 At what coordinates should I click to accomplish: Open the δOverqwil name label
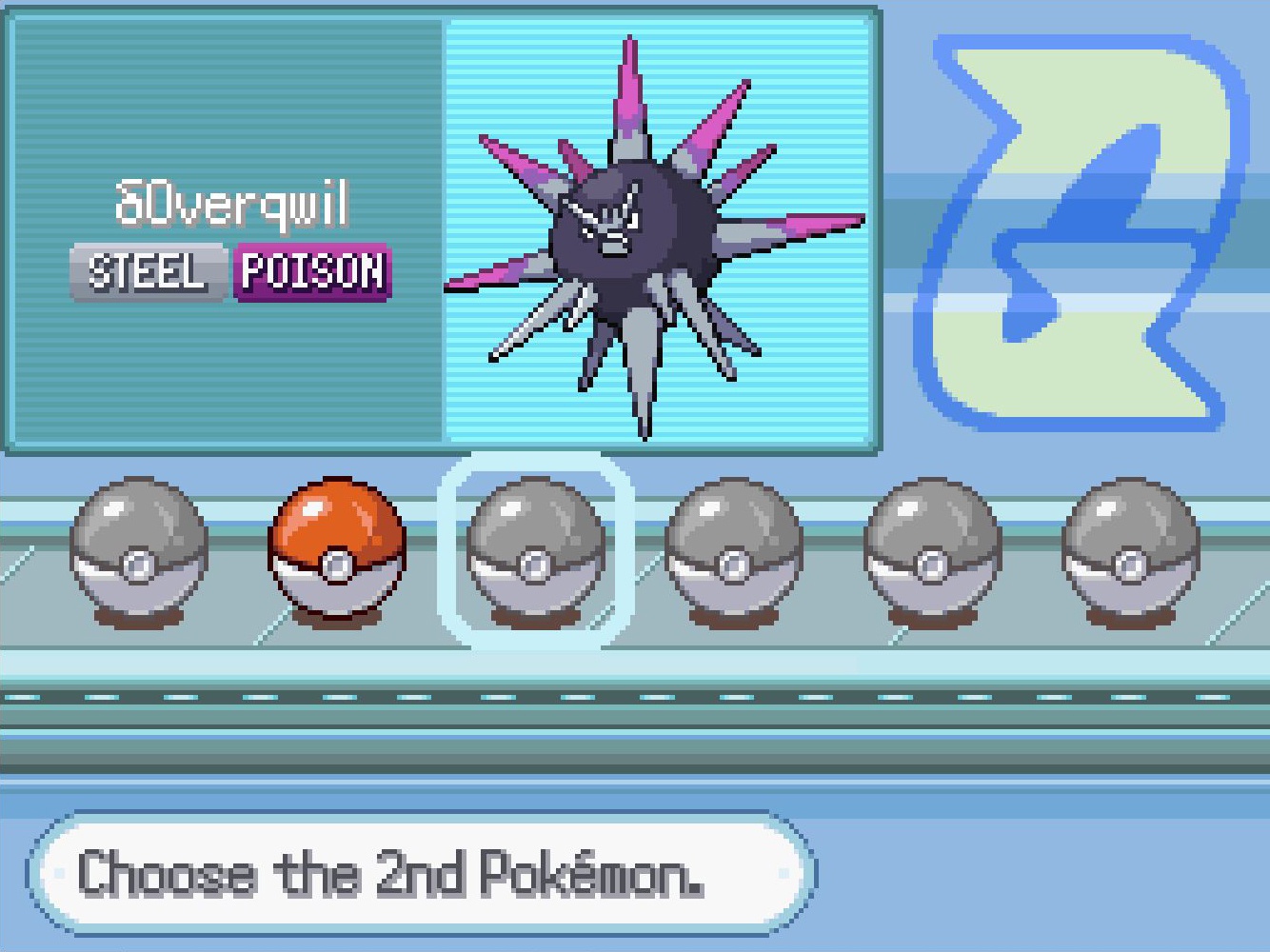[231, 201]
